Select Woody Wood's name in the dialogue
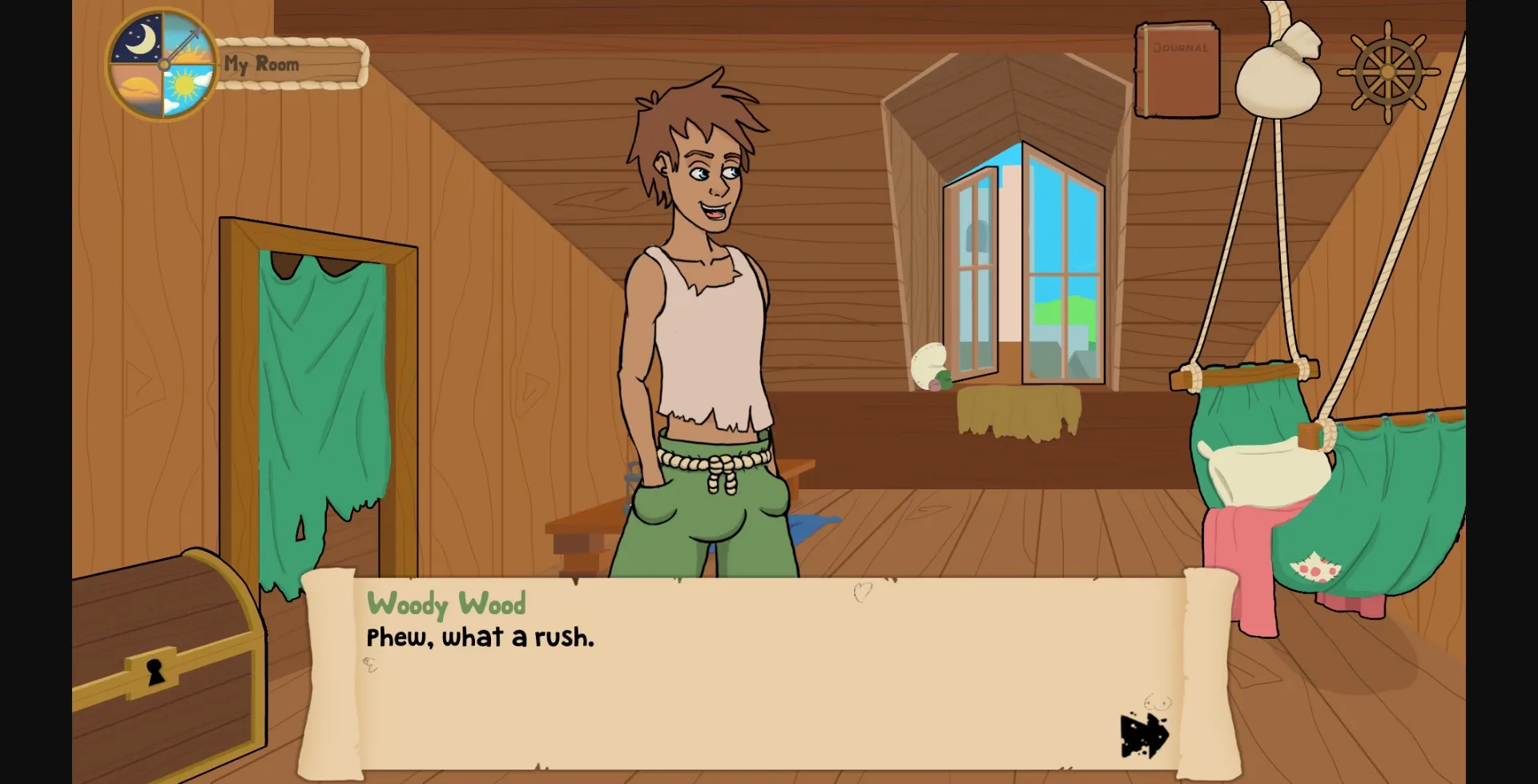1538x784 pixels. [445, 605]
